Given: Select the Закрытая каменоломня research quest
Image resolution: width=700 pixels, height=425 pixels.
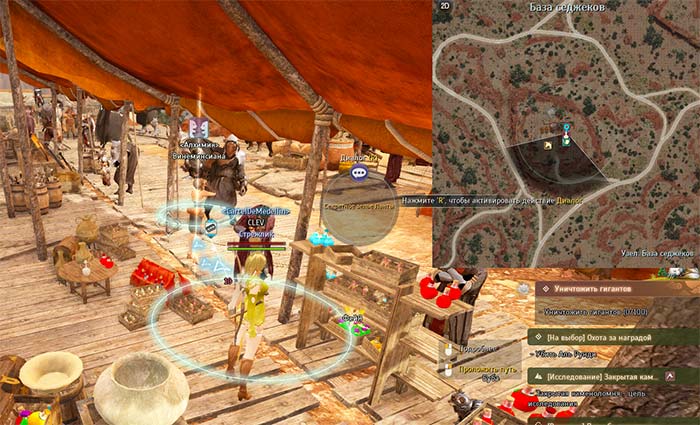Looking at the screenshot, I should coord(601,376).
